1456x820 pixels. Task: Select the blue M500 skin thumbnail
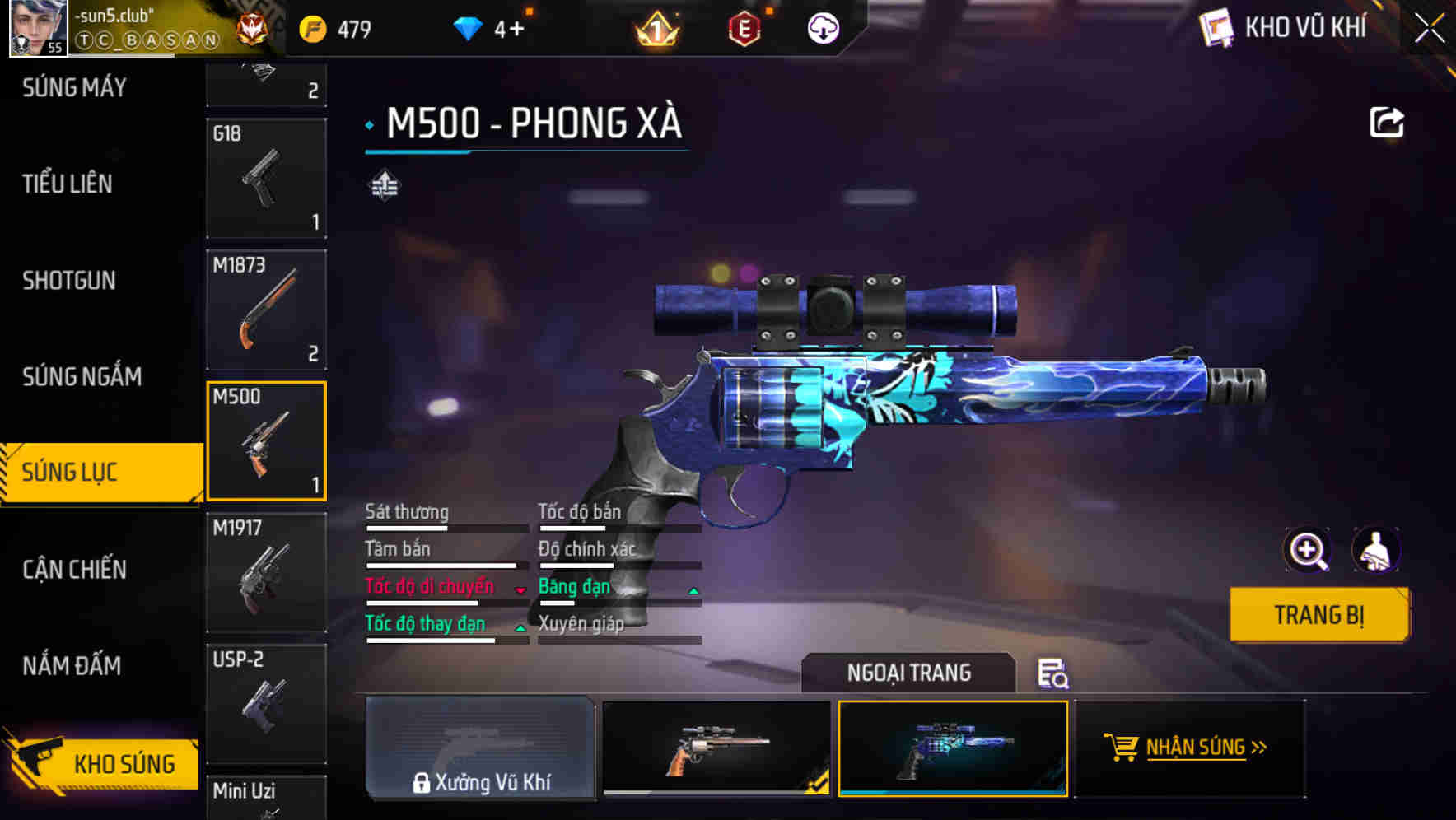click(x=952, y=749)
